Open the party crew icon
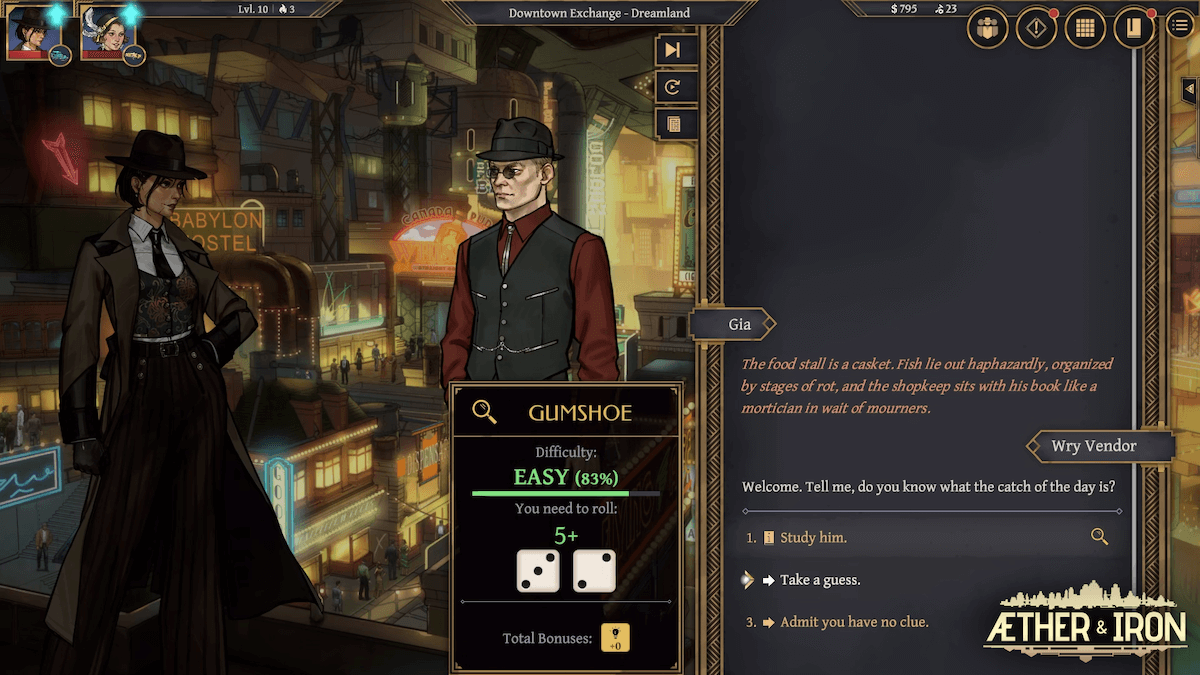1200x675 pixels. (x=987, y=27)
